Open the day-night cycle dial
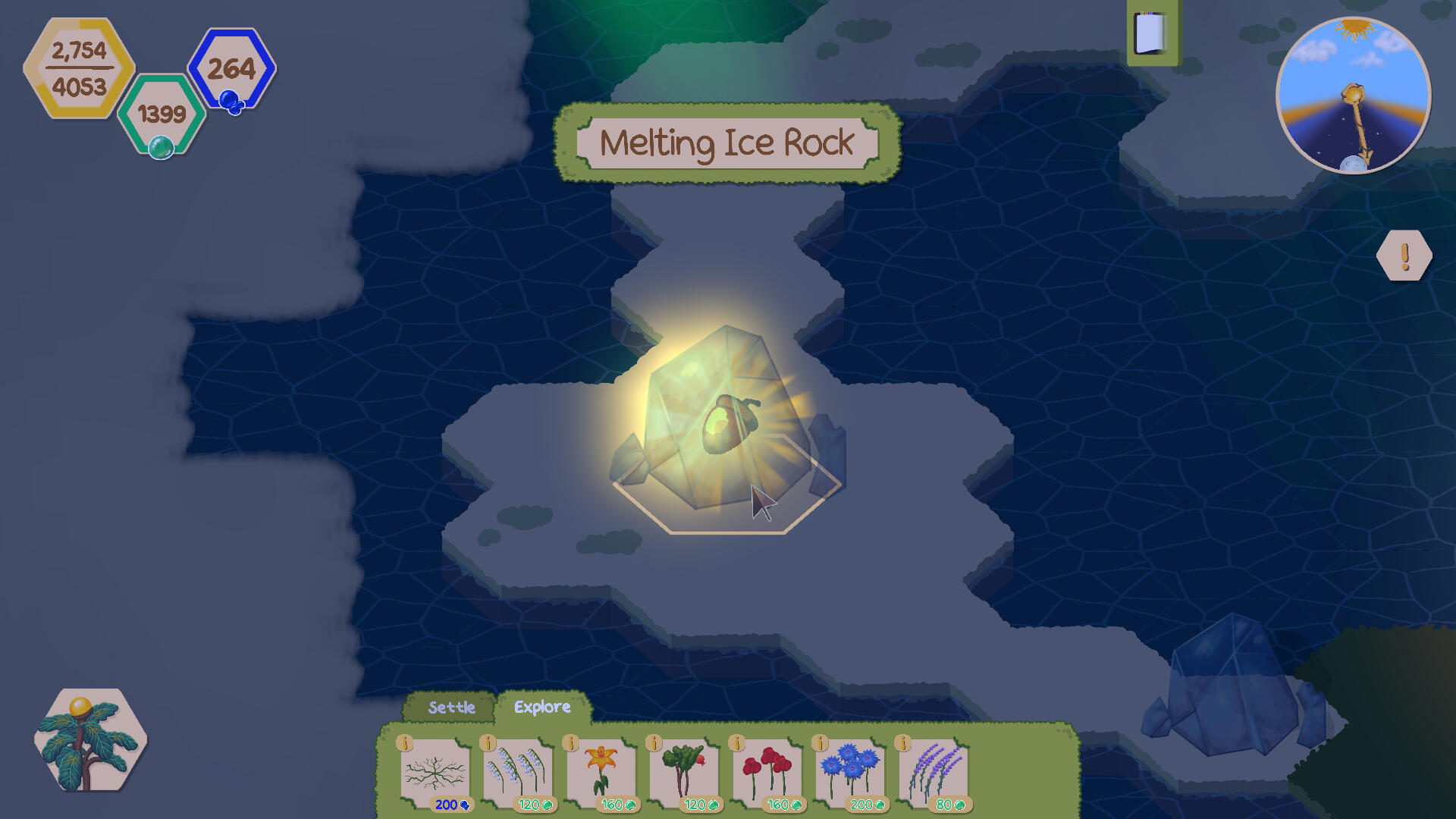 pyautogui.click(x=1354, y=96)
